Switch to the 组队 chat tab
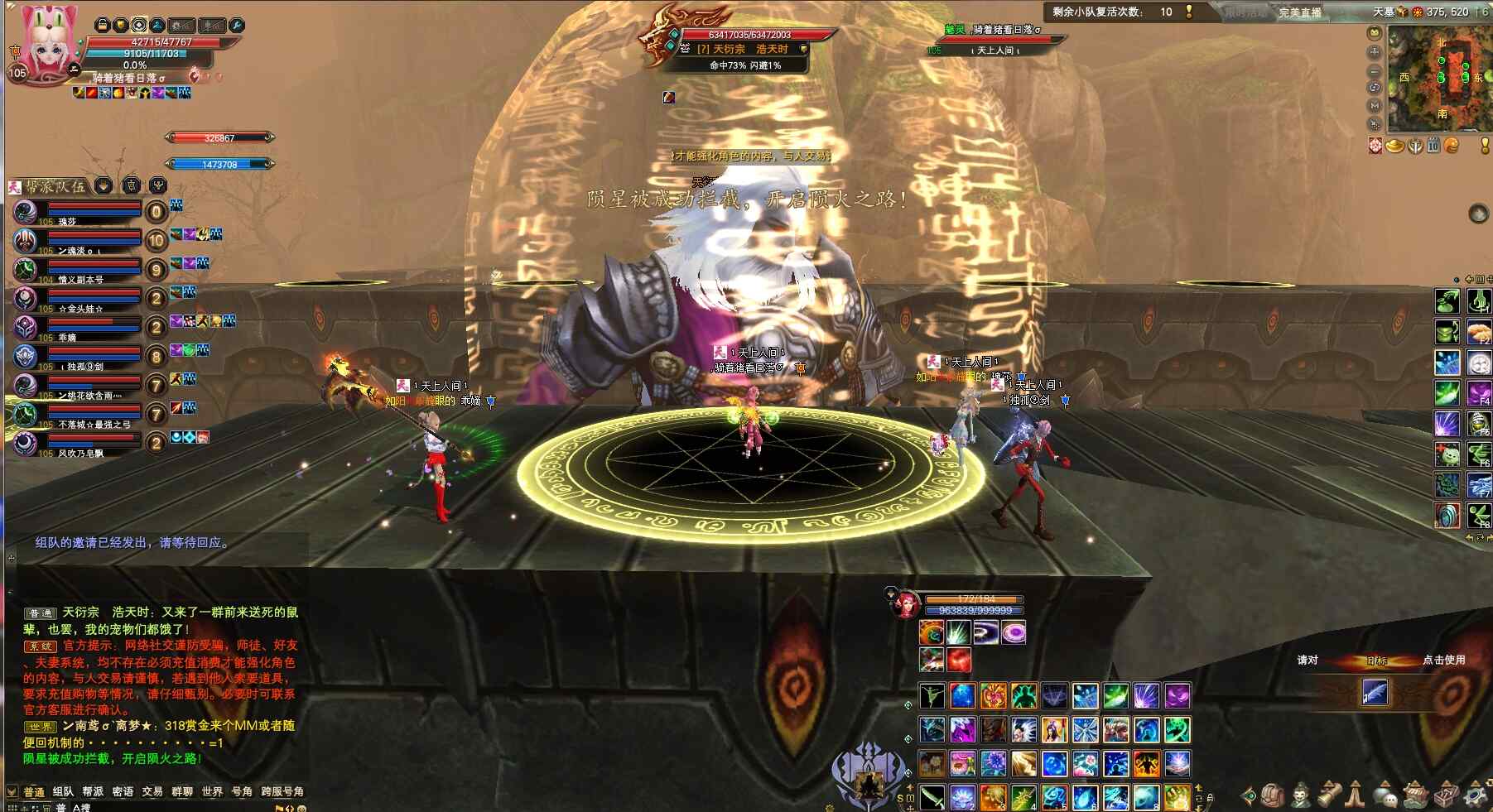 click(63, 792)
